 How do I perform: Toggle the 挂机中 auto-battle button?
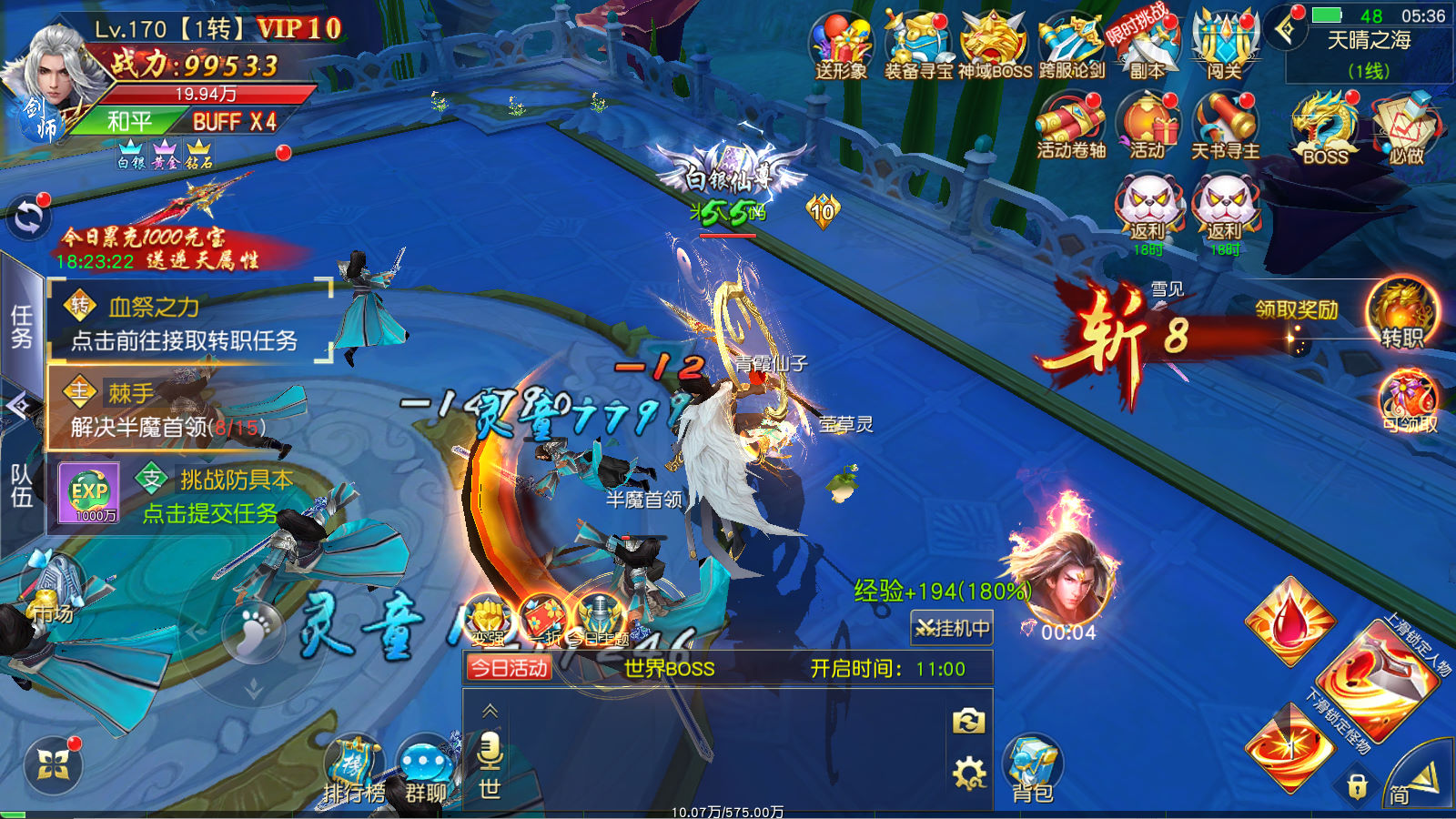[x=952, y=628]
